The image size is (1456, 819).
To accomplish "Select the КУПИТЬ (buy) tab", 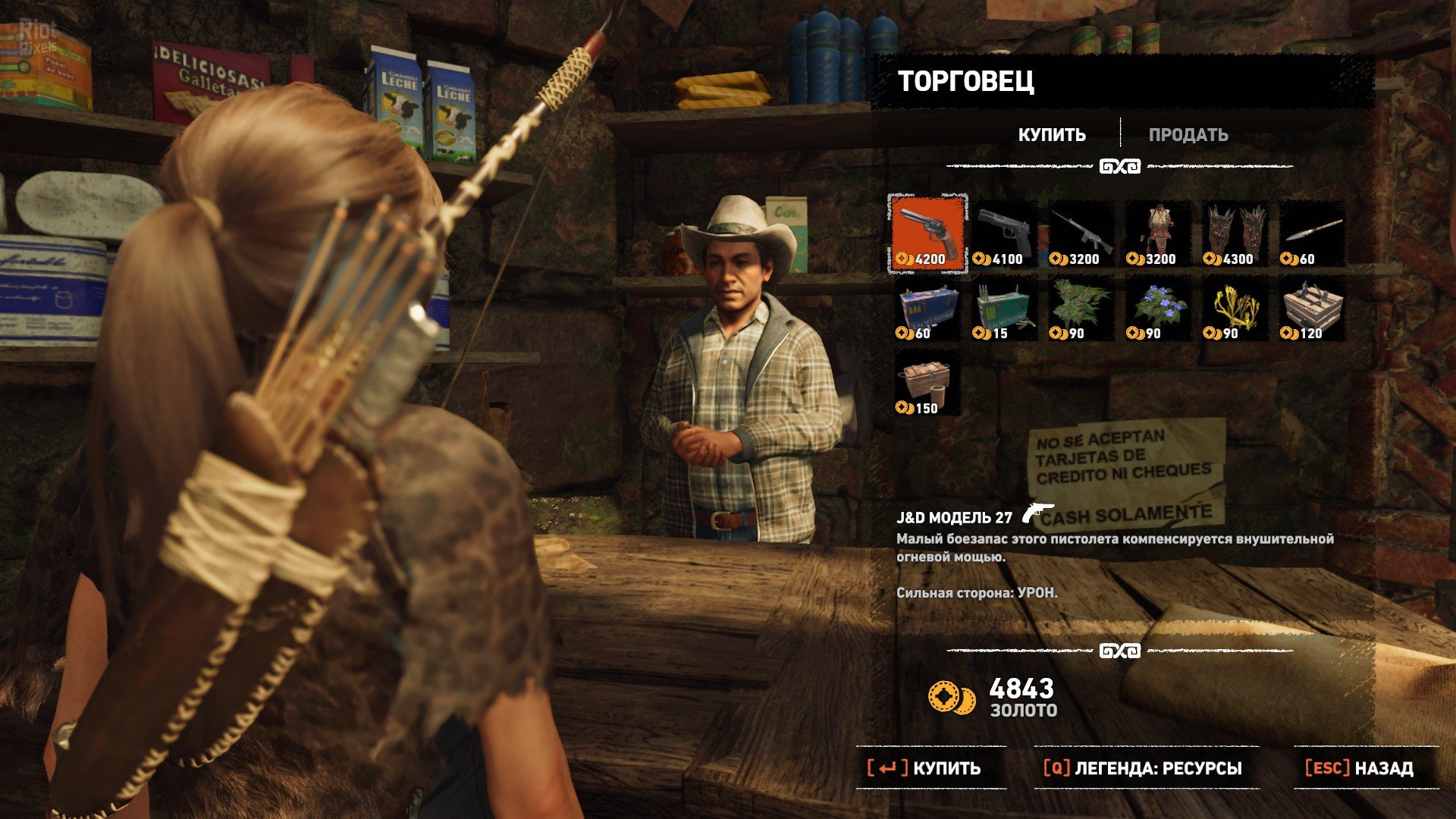I will point(1052,135).
